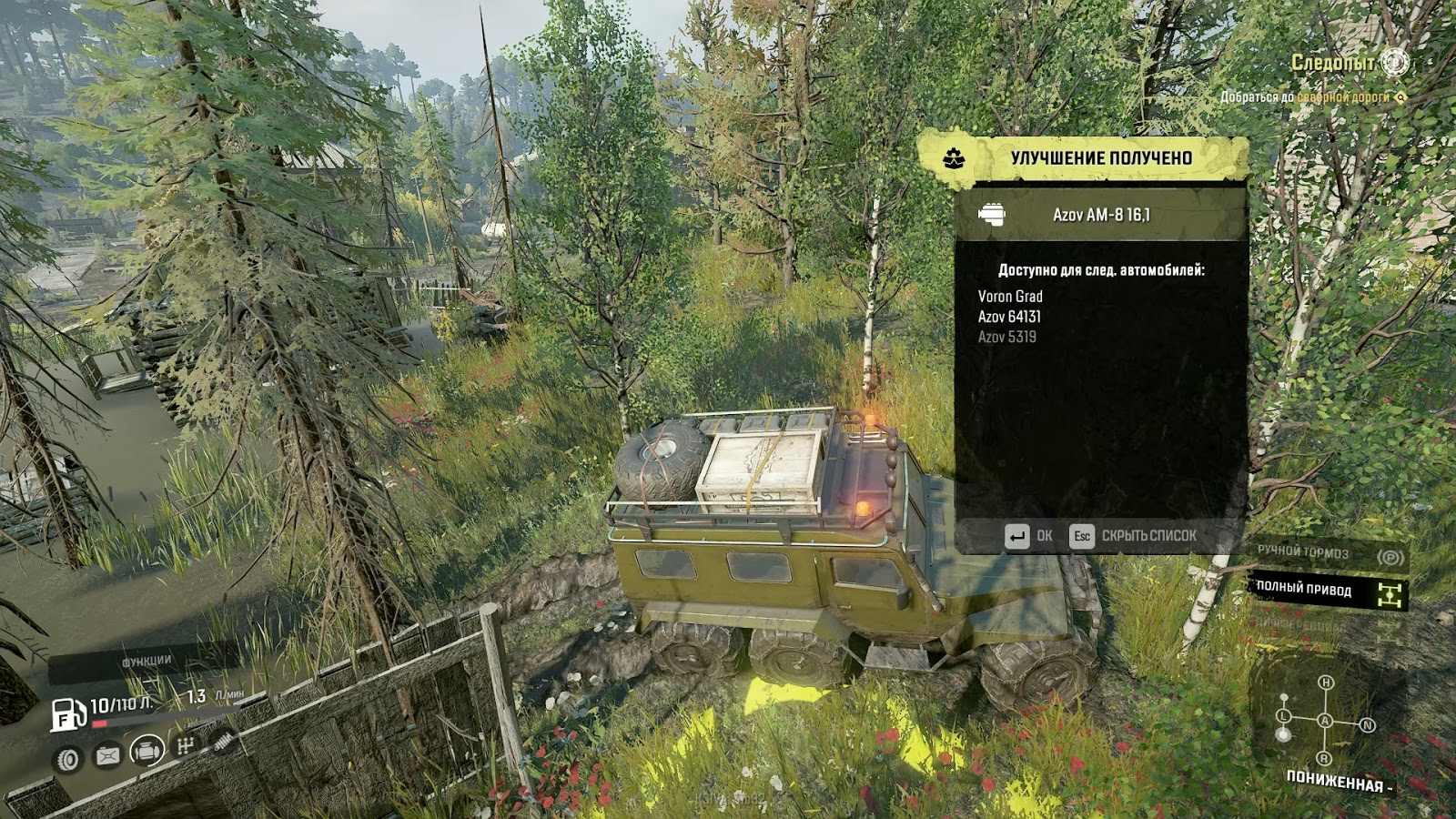Open the Функции panel
1456x819 pixels.
tap(147, 662)
